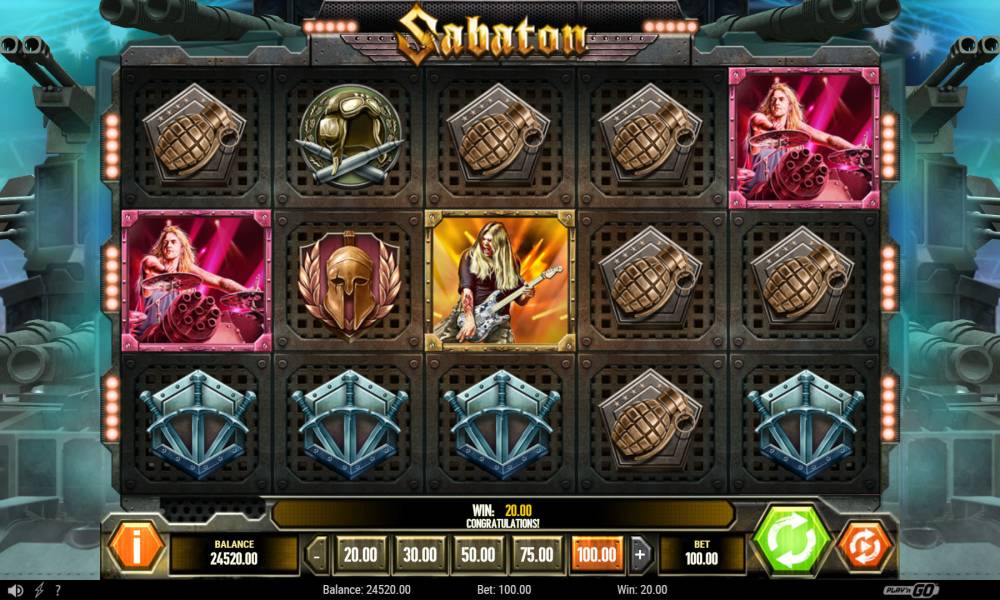Open help via the question mark icon
This screenshot has width=1000, height=600.
coord(58,590)
